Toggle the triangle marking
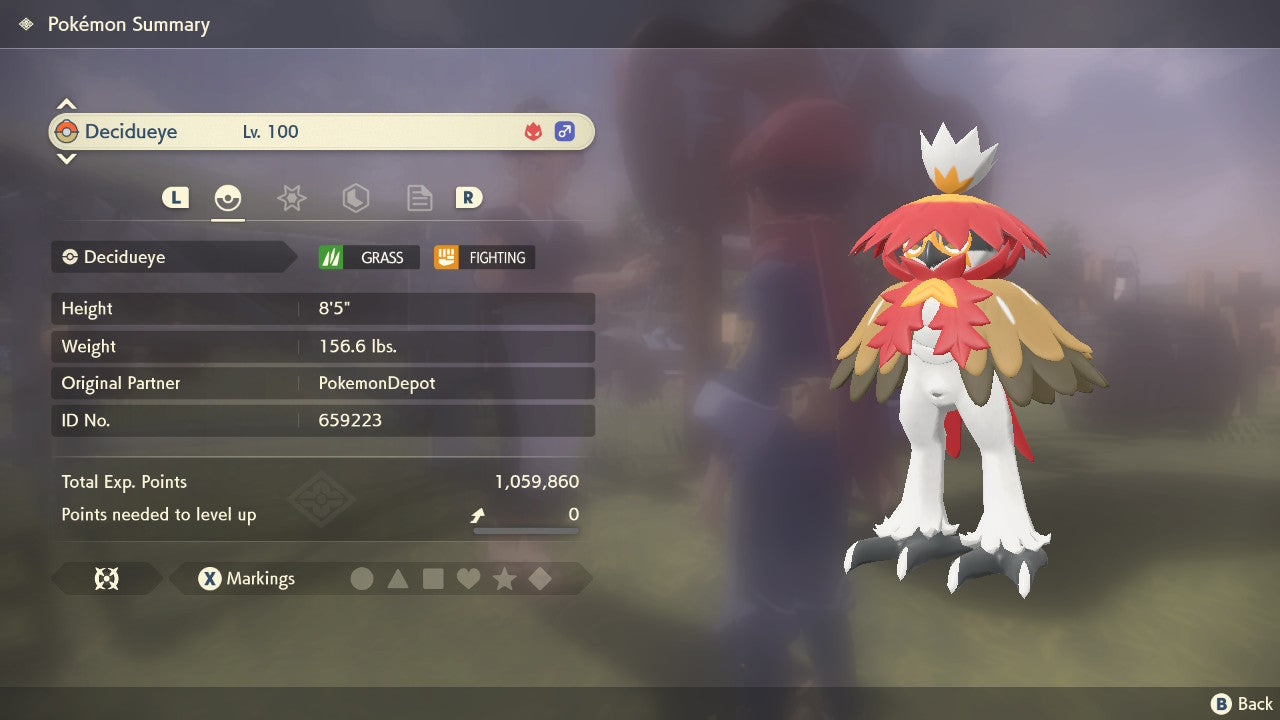1280x720 pixels. click(x=398, y=579)
